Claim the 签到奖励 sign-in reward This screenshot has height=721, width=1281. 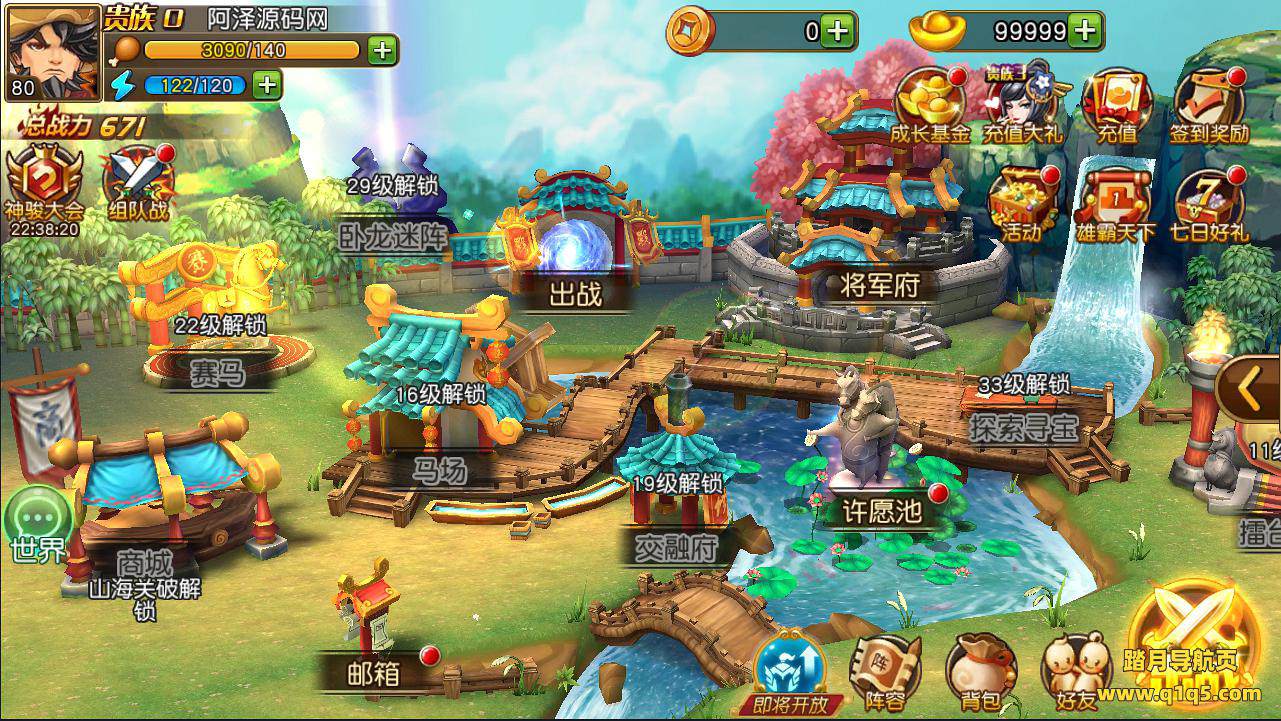tap(1209, 104)
